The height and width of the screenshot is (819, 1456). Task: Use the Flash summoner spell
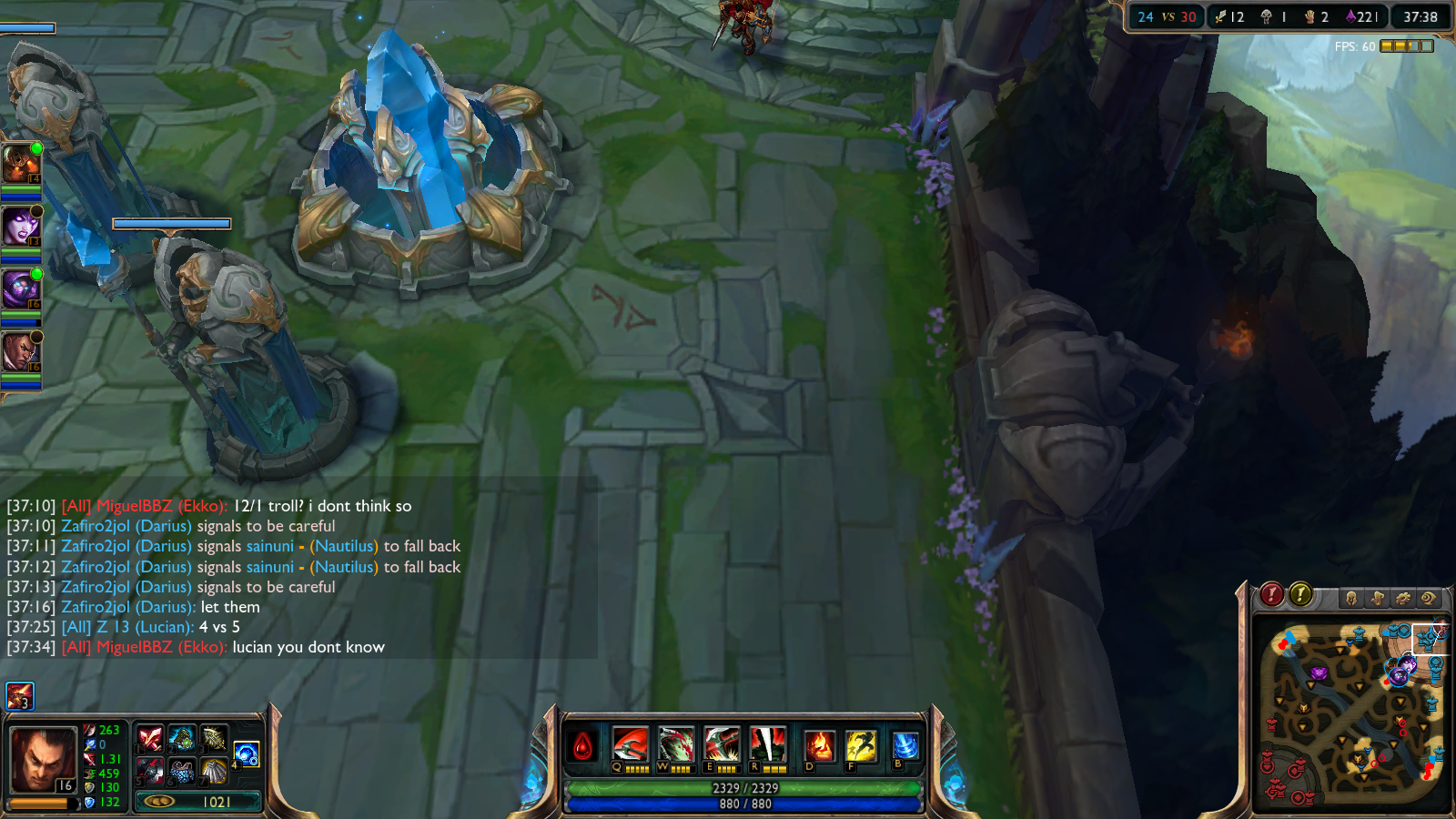tap(860, 746)
